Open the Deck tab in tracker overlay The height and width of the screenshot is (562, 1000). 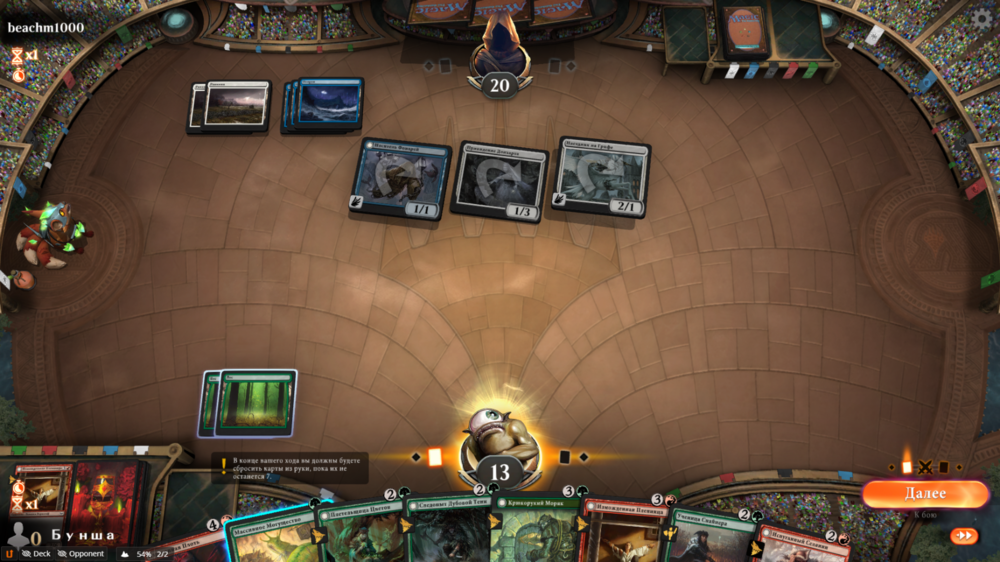click(x=36, y=553)
